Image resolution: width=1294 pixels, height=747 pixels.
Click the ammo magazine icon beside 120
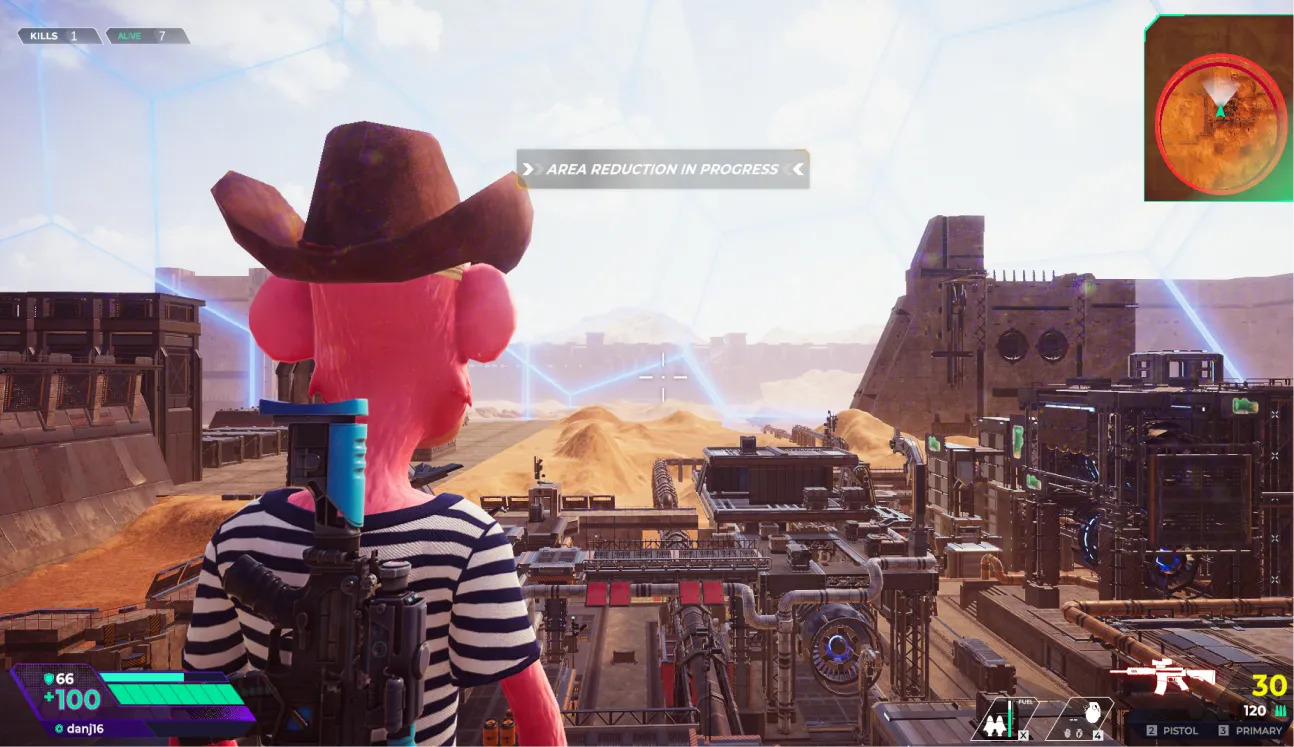point(1280,711)
